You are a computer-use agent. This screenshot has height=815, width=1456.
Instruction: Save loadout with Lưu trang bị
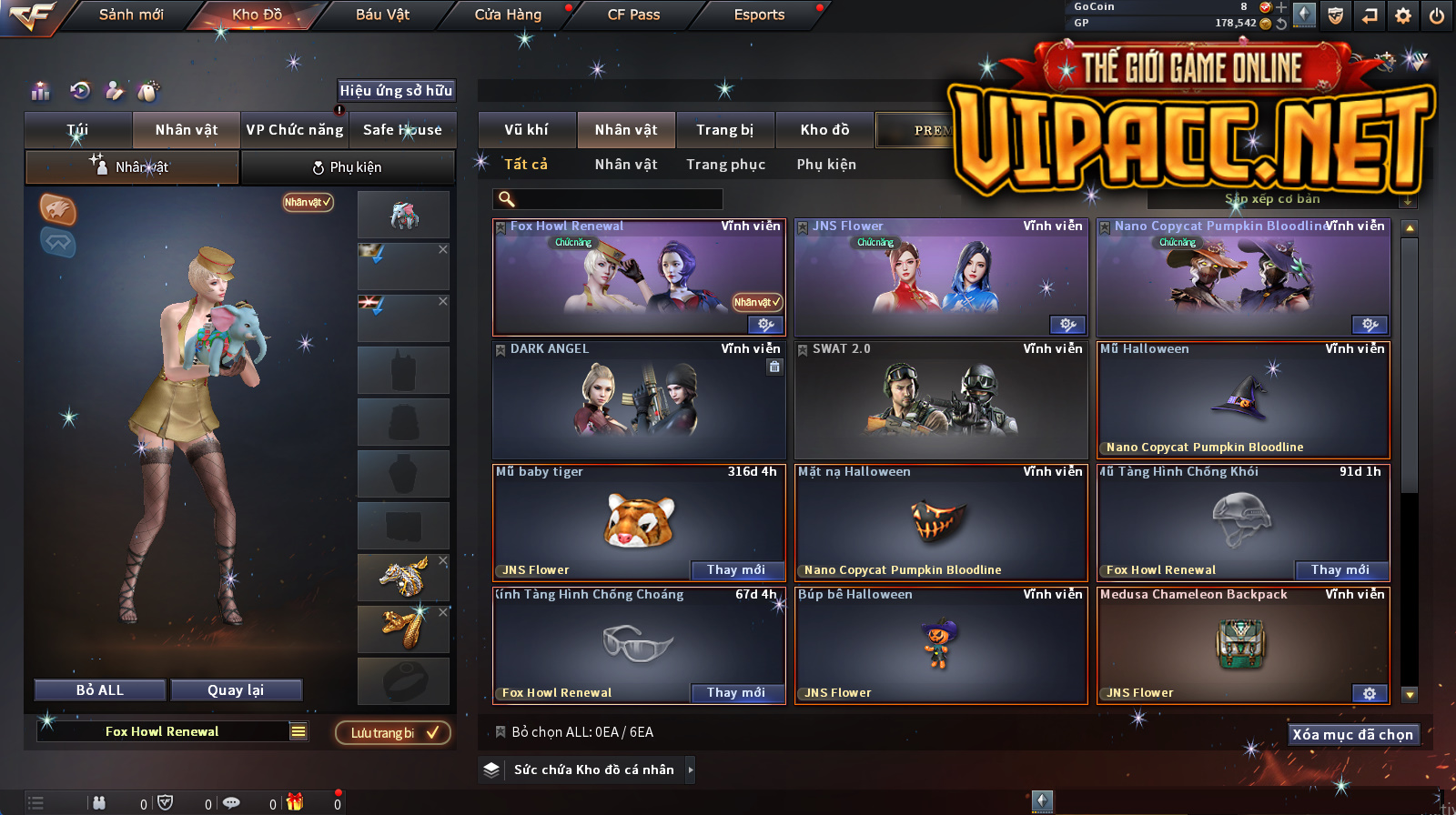click(393, 733)
